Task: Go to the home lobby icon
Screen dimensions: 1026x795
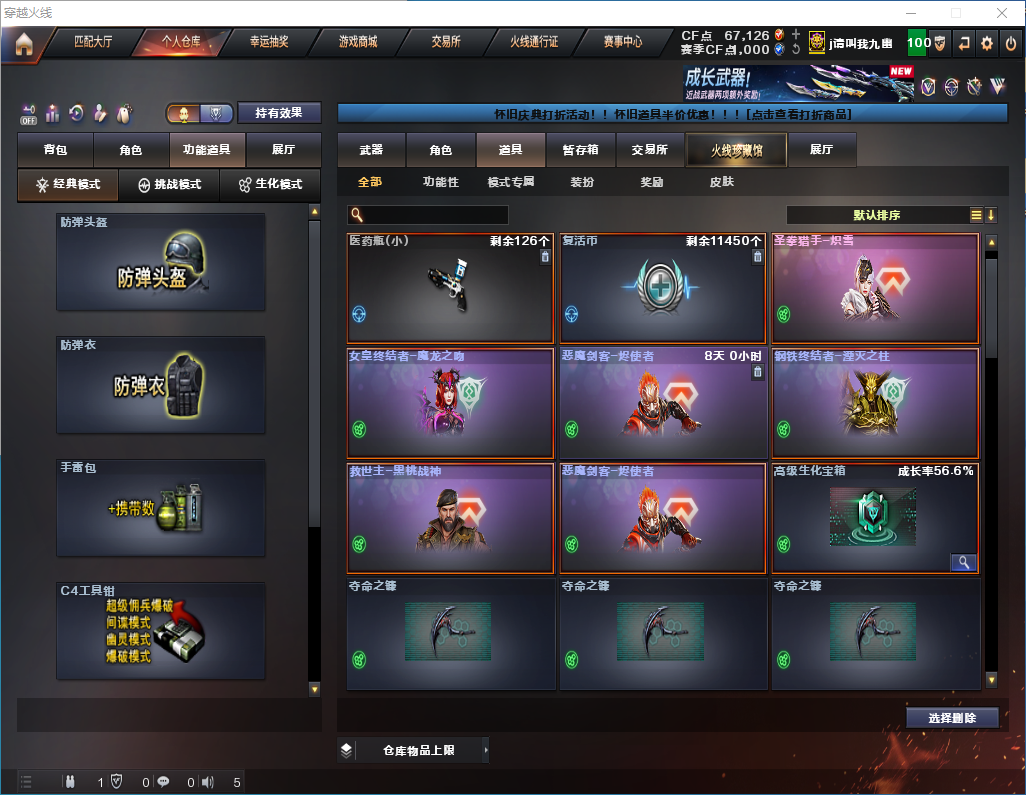Action: 24,44
